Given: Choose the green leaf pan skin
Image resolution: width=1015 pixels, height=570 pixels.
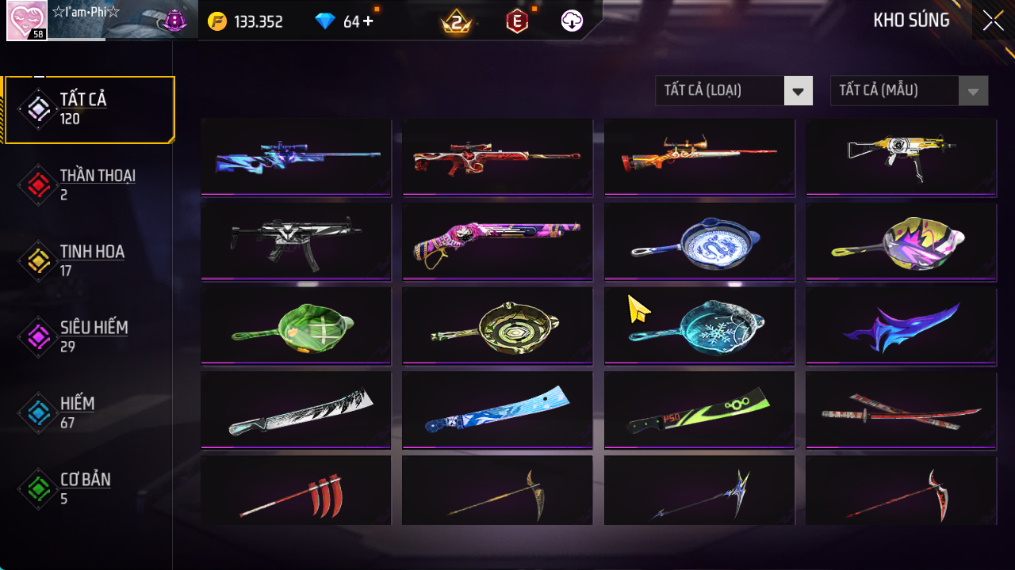Looking at the screenshot, I should [x=296, y=325].
